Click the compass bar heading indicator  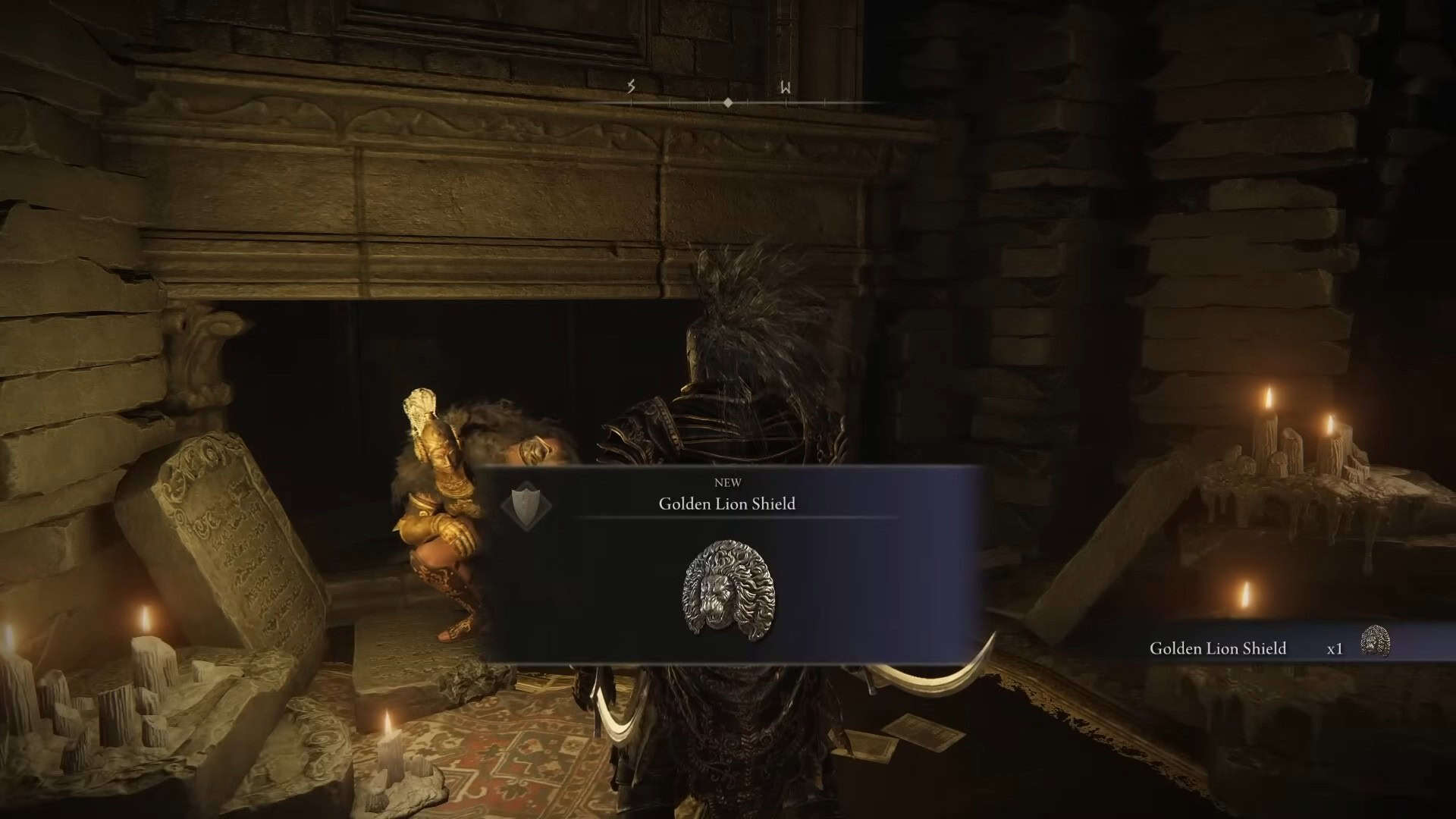[x=727, y=102]
